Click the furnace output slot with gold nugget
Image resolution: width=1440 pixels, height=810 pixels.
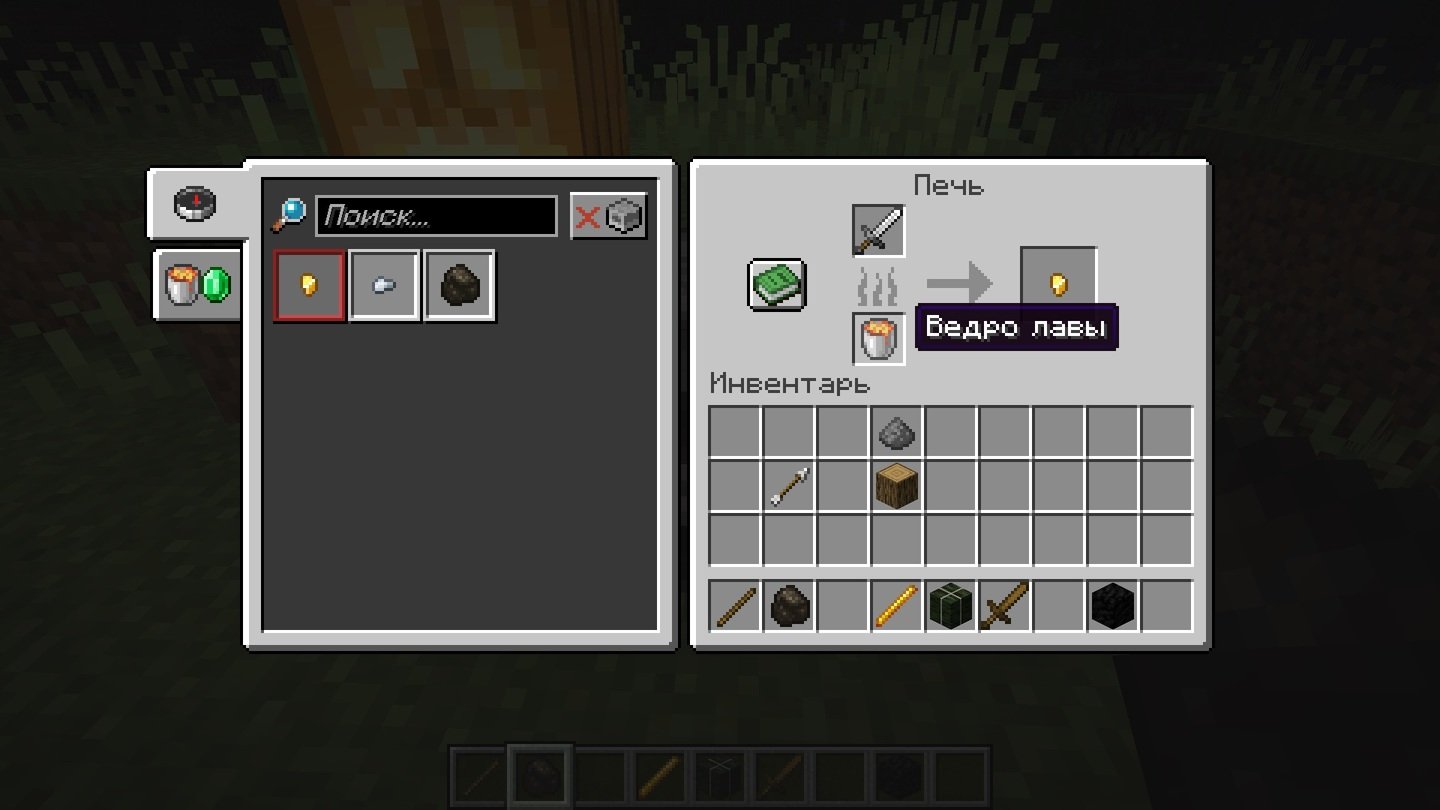tap(1058, 285)
